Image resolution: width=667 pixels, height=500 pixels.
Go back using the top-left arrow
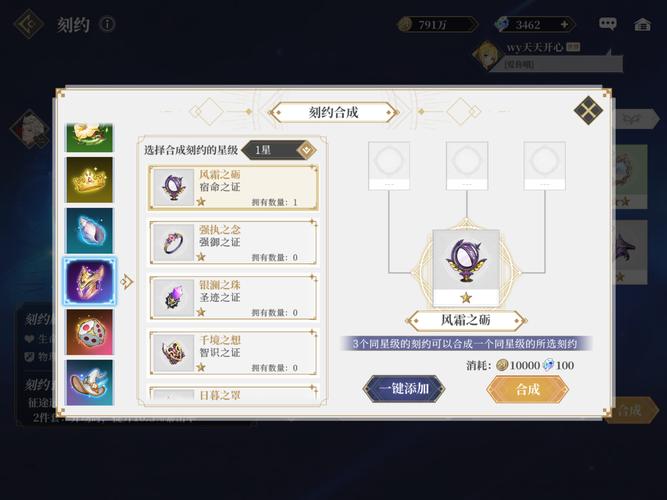pyautogui.click(x=30, y=24)
